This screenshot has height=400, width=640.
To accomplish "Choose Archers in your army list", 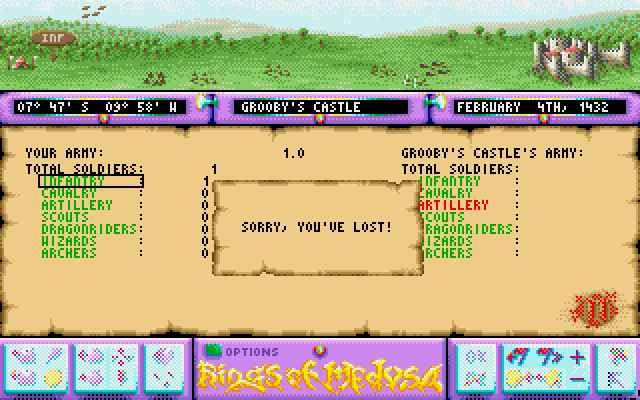I will [x=68, y=253].
